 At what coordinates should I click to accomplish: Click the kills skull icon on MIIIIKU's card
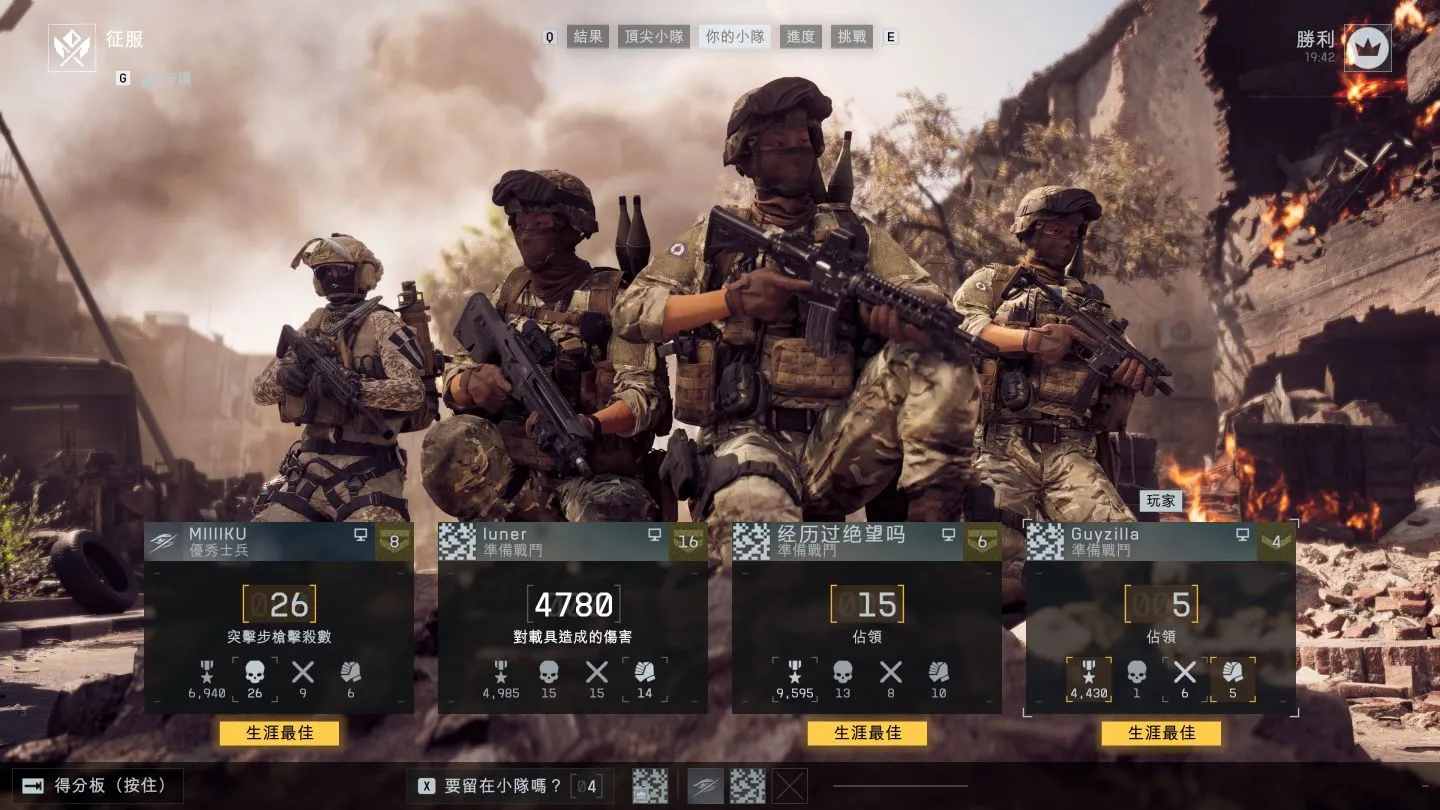(255, 673)
